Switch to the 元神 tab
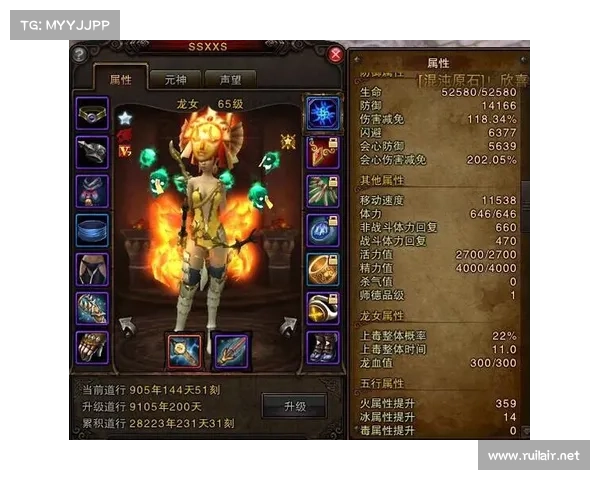The image size is (600, 480). 177,79
